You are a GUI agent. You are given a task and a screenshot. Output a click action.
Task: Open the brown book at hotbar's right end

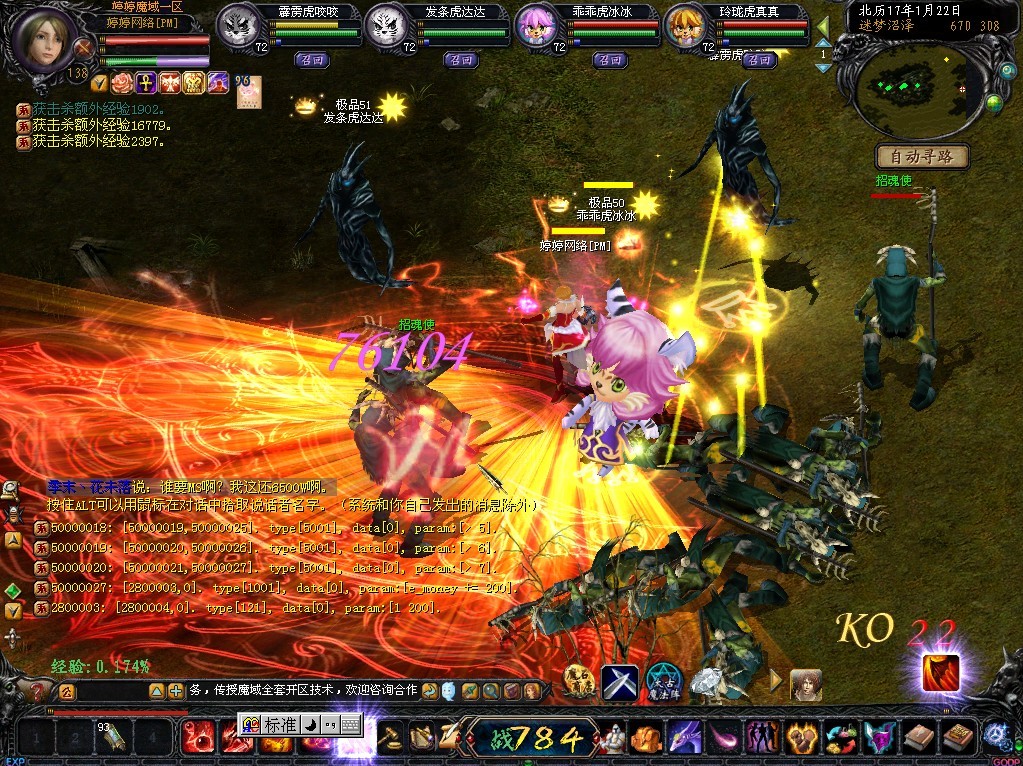point(958,738)
